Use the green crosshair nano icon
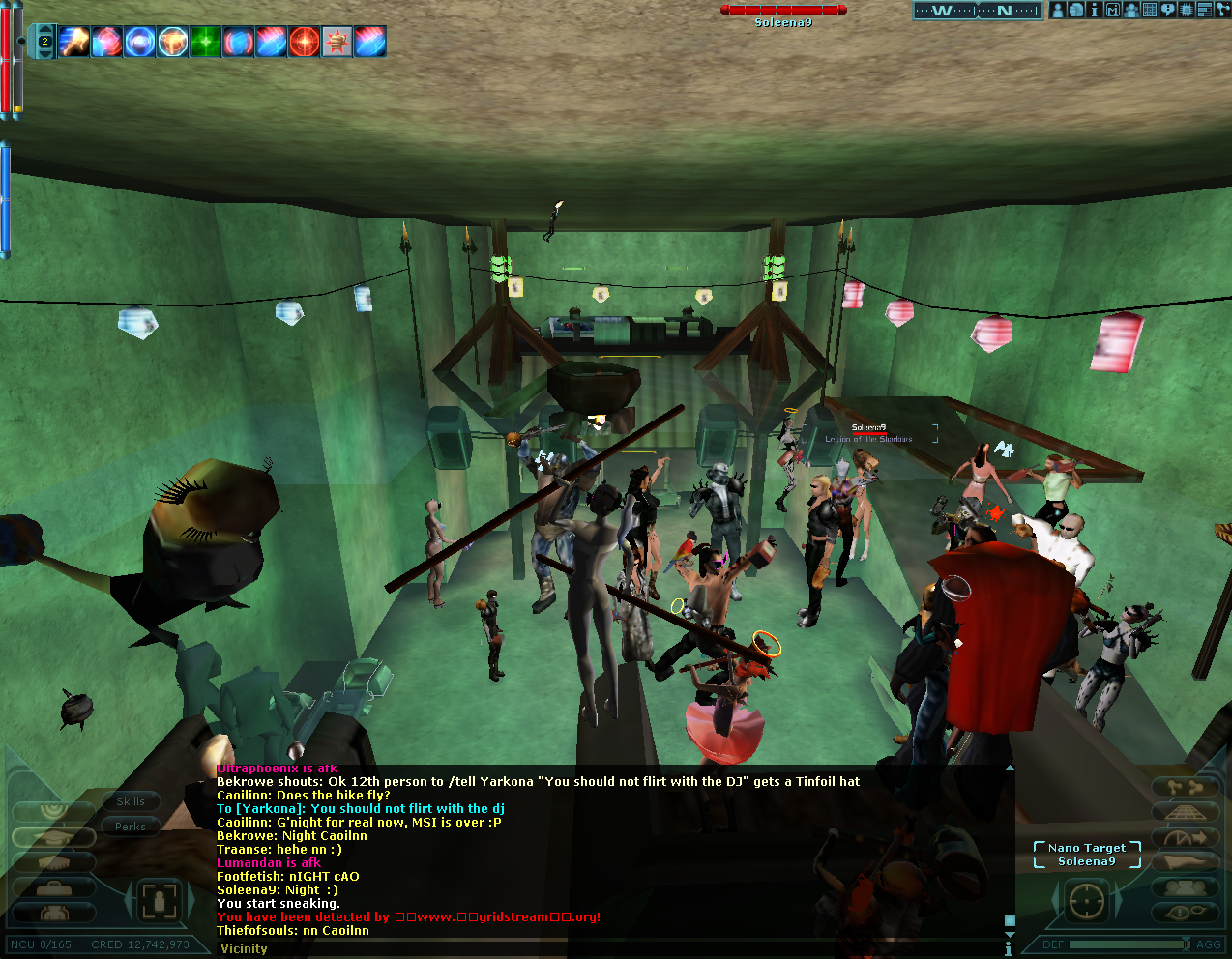Image resolution: width=1232 pixels, height=959 pixels. tap(205, 42)
